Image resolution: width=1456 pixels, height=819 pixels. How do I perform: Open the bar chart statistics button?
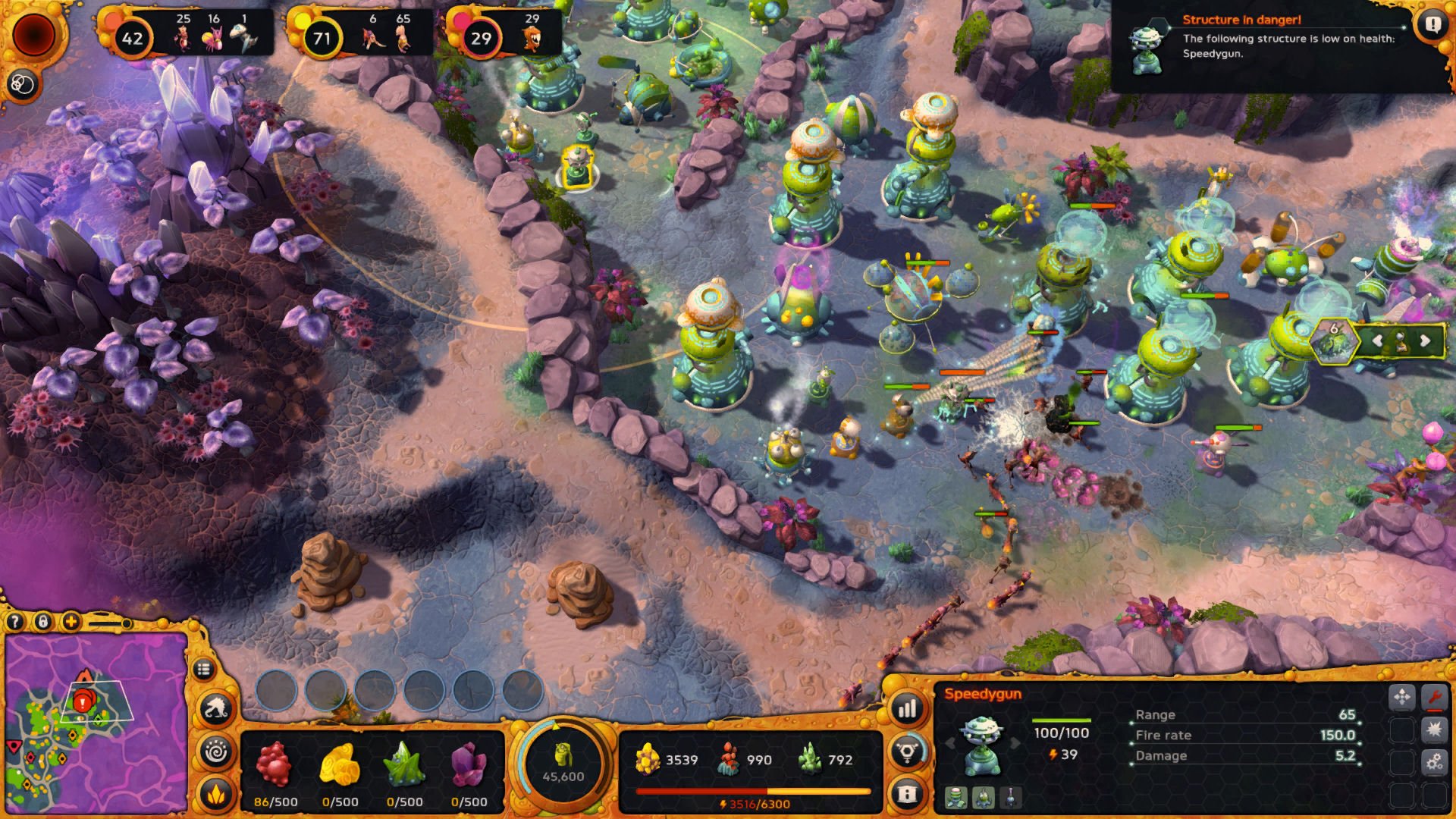pos(907,710)
